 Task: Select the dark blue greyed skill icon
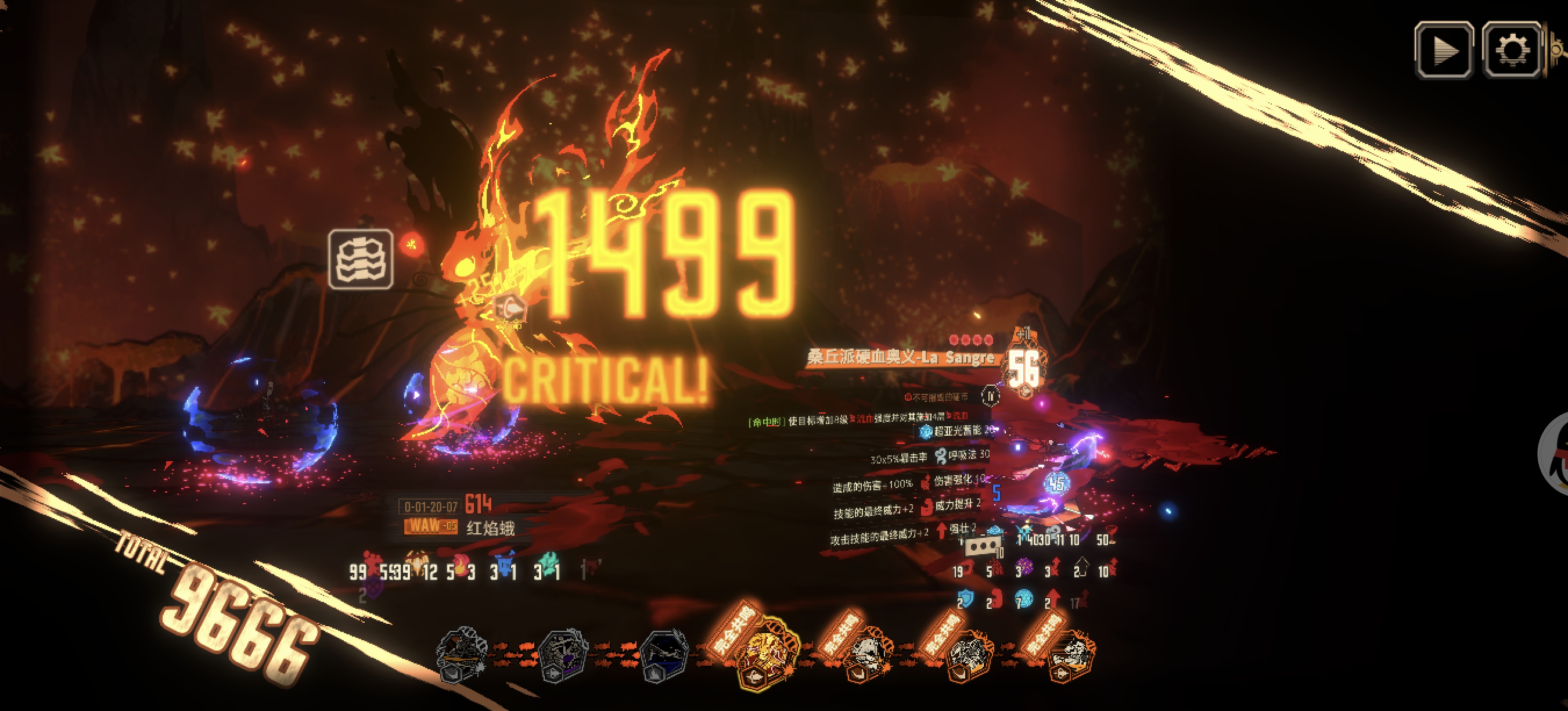coord(664,656)
